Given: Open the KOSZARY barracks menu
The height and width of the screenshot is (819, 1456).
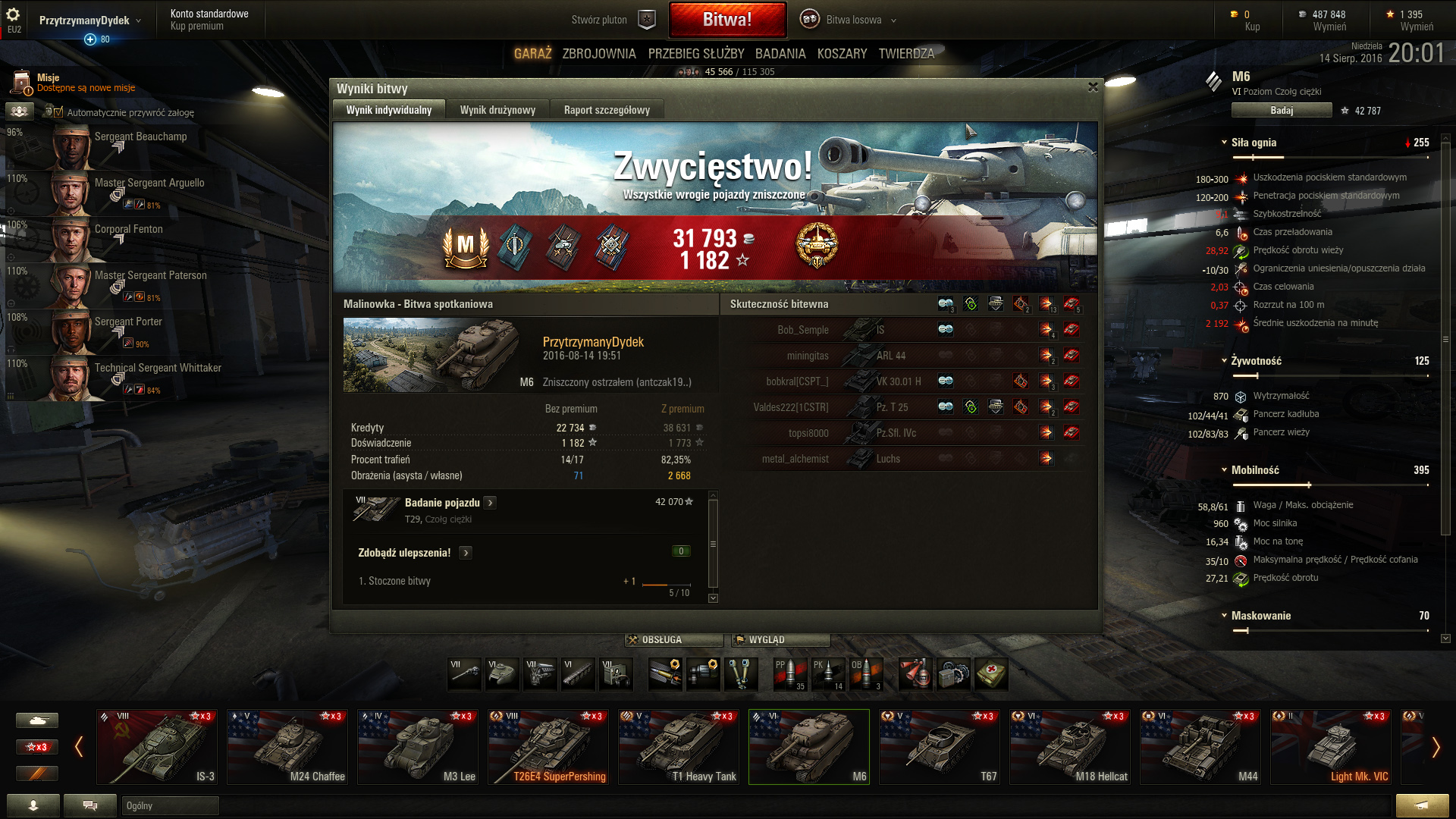Looking at the screenshot, I should (x=842, y=54).
